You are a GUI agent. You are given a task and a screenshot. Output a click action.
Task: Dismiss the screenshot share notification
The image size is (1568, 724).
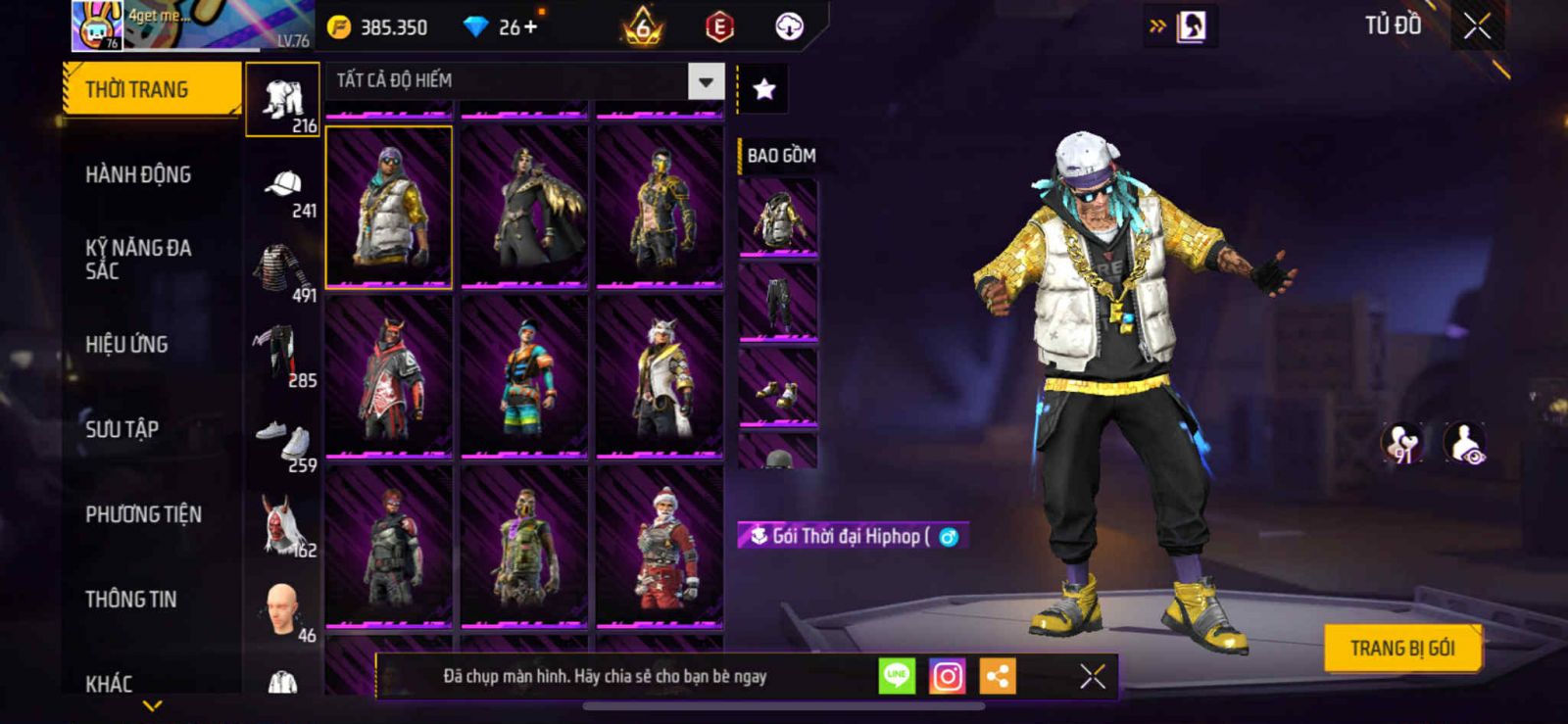tap(1092, 676)
